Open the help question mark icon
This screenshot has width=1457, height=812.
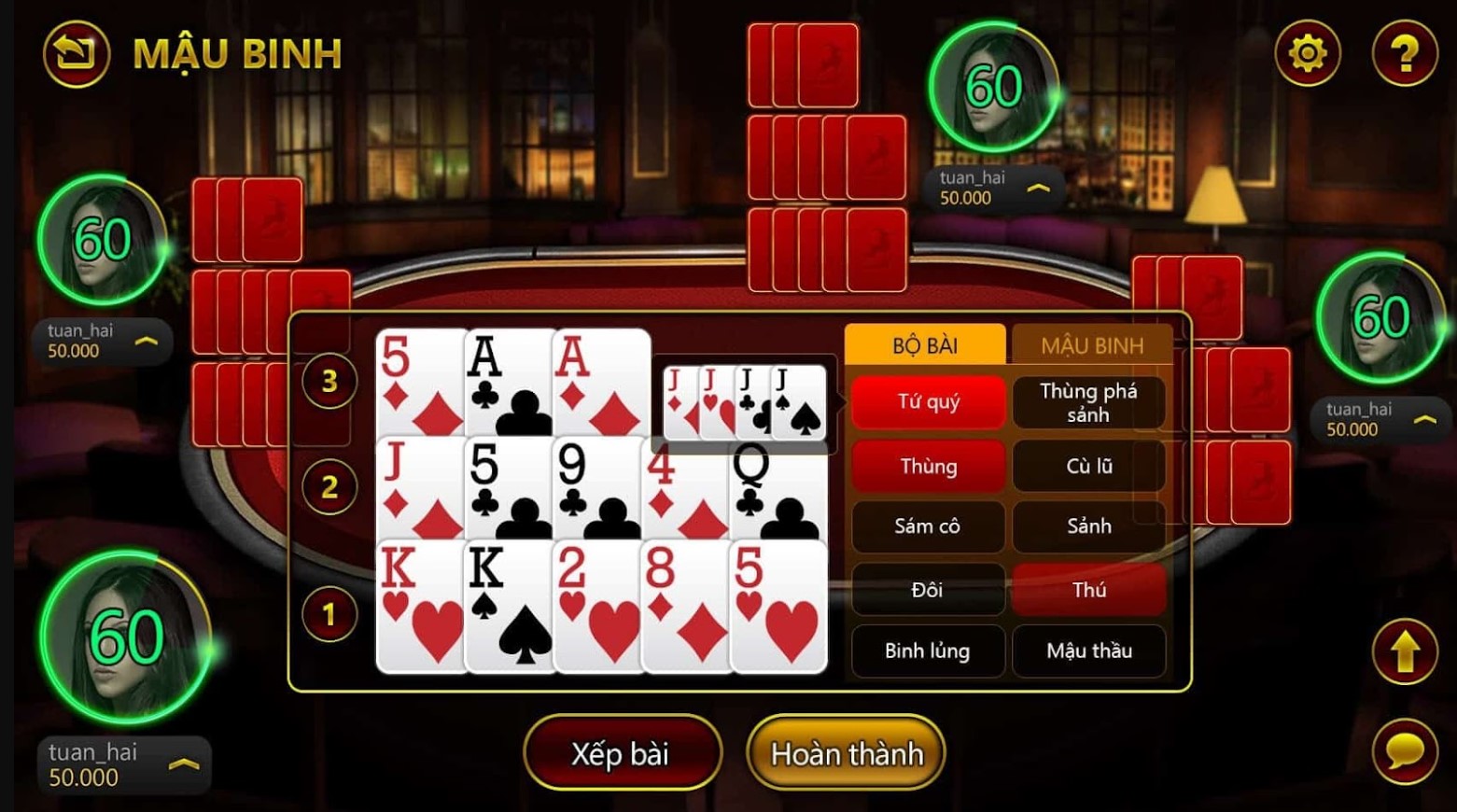[x=1405, y=53]
